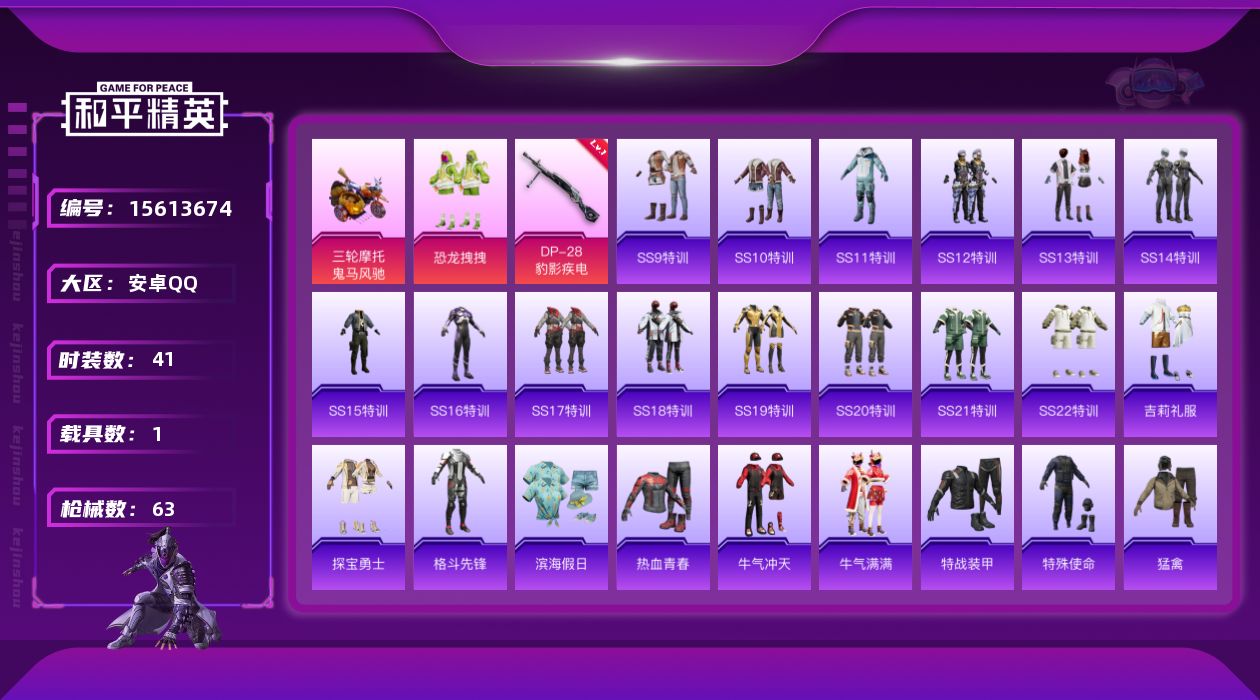
Task: Click the 牛气满满 outfit card
Action: coord(865,517)
